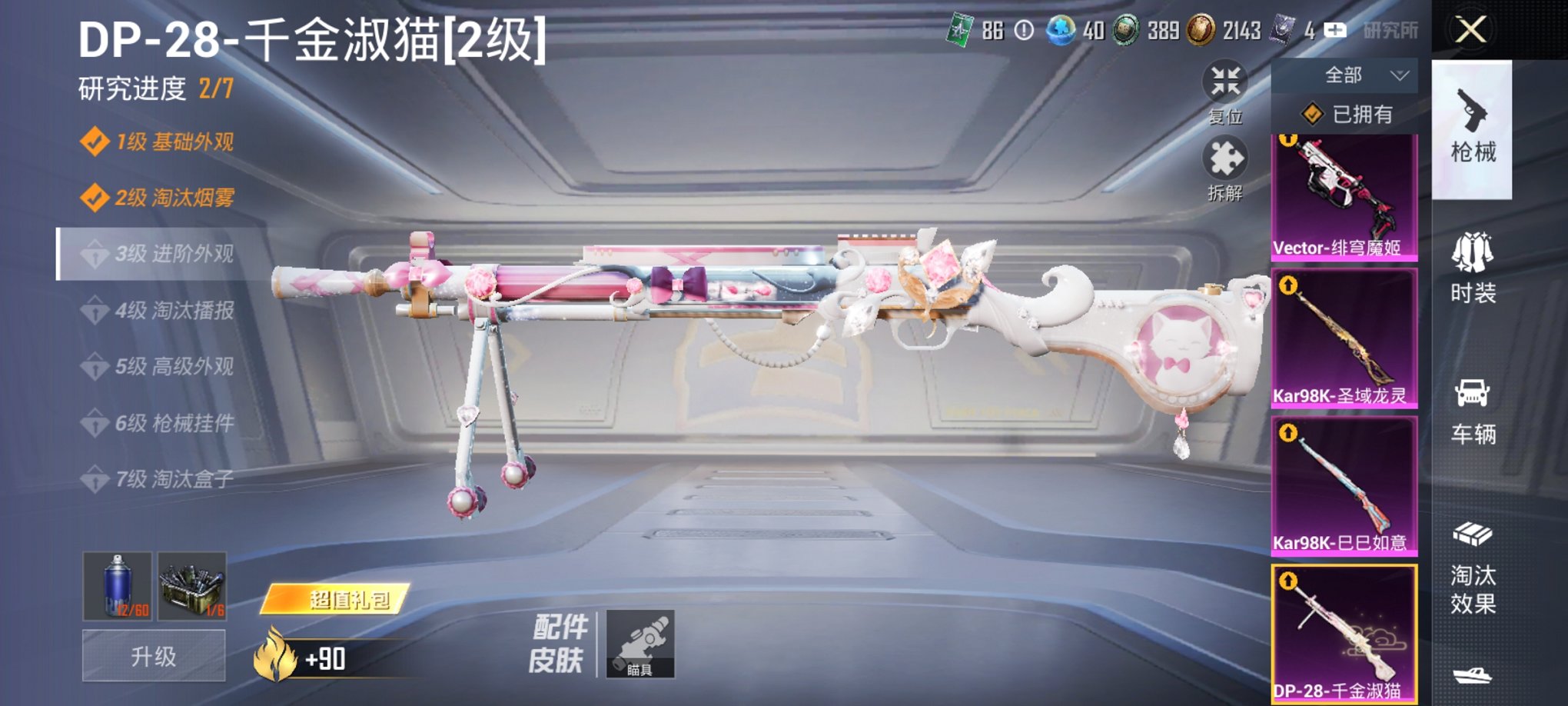Click the + icon to add currency

(x=1336, y=31)
